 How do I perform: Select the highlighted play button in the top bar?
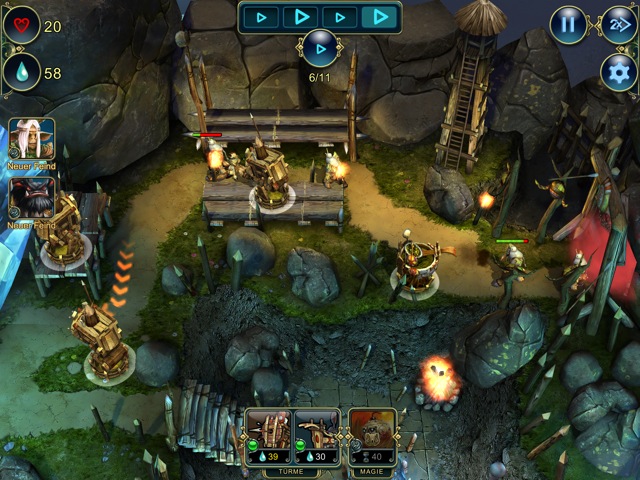pos(380,16)
